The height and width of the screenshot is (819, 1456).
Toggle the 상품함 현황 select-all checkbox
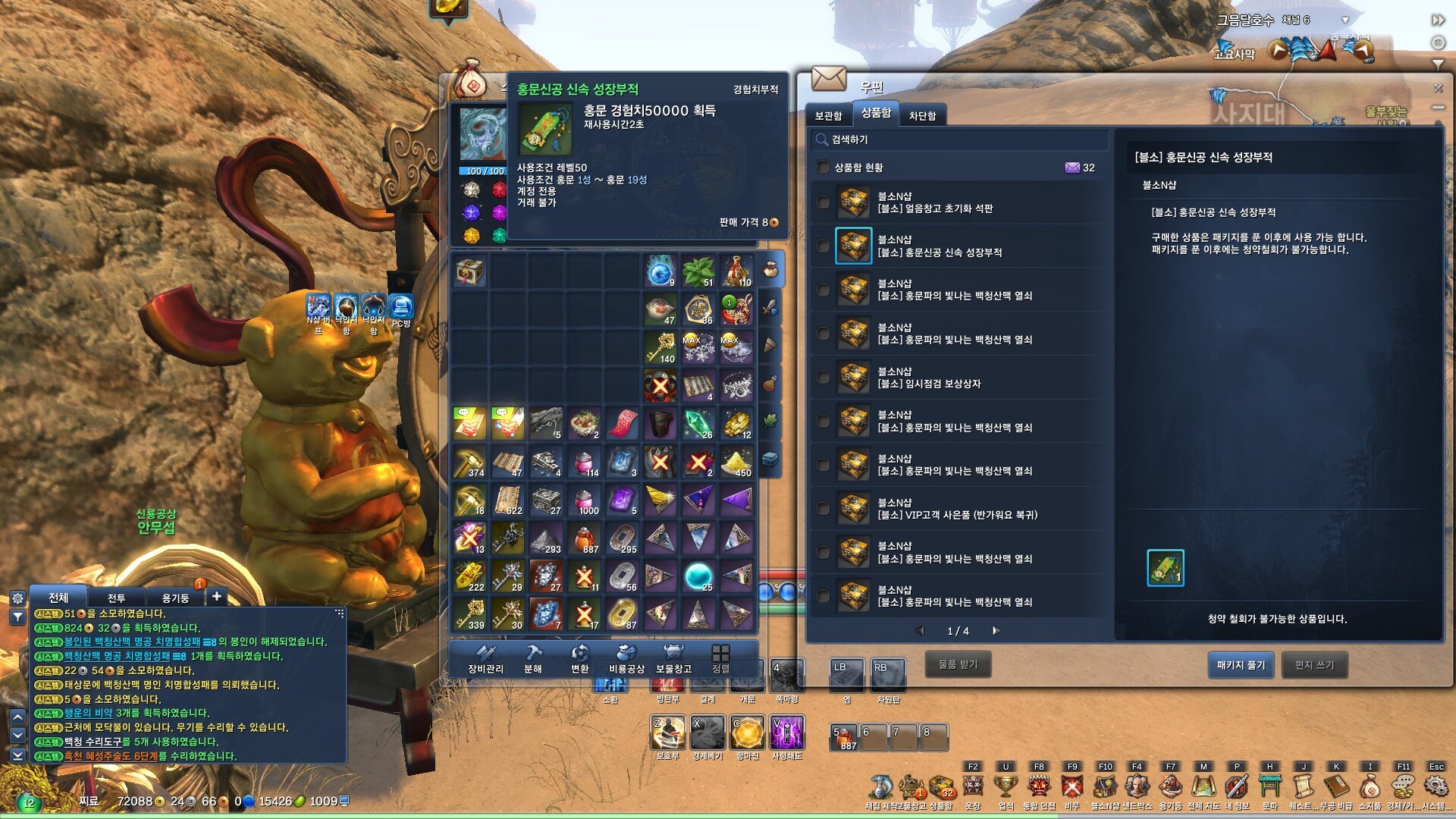coord(823,168)
